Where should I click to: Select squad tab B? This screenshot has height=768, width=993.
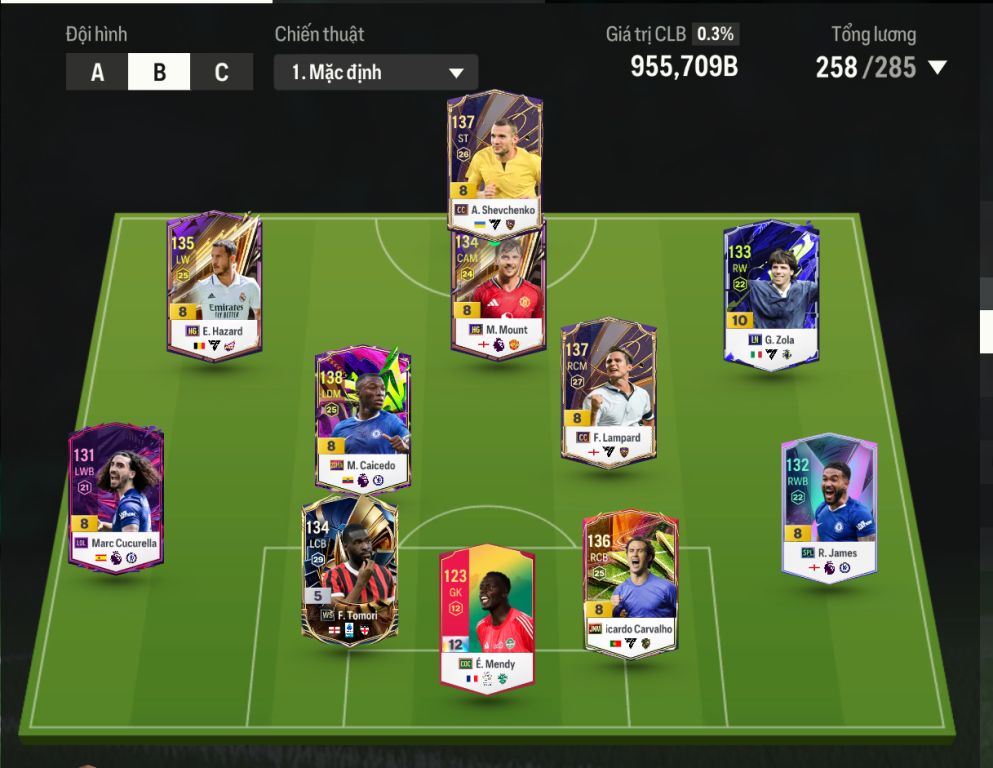[159, 72]
